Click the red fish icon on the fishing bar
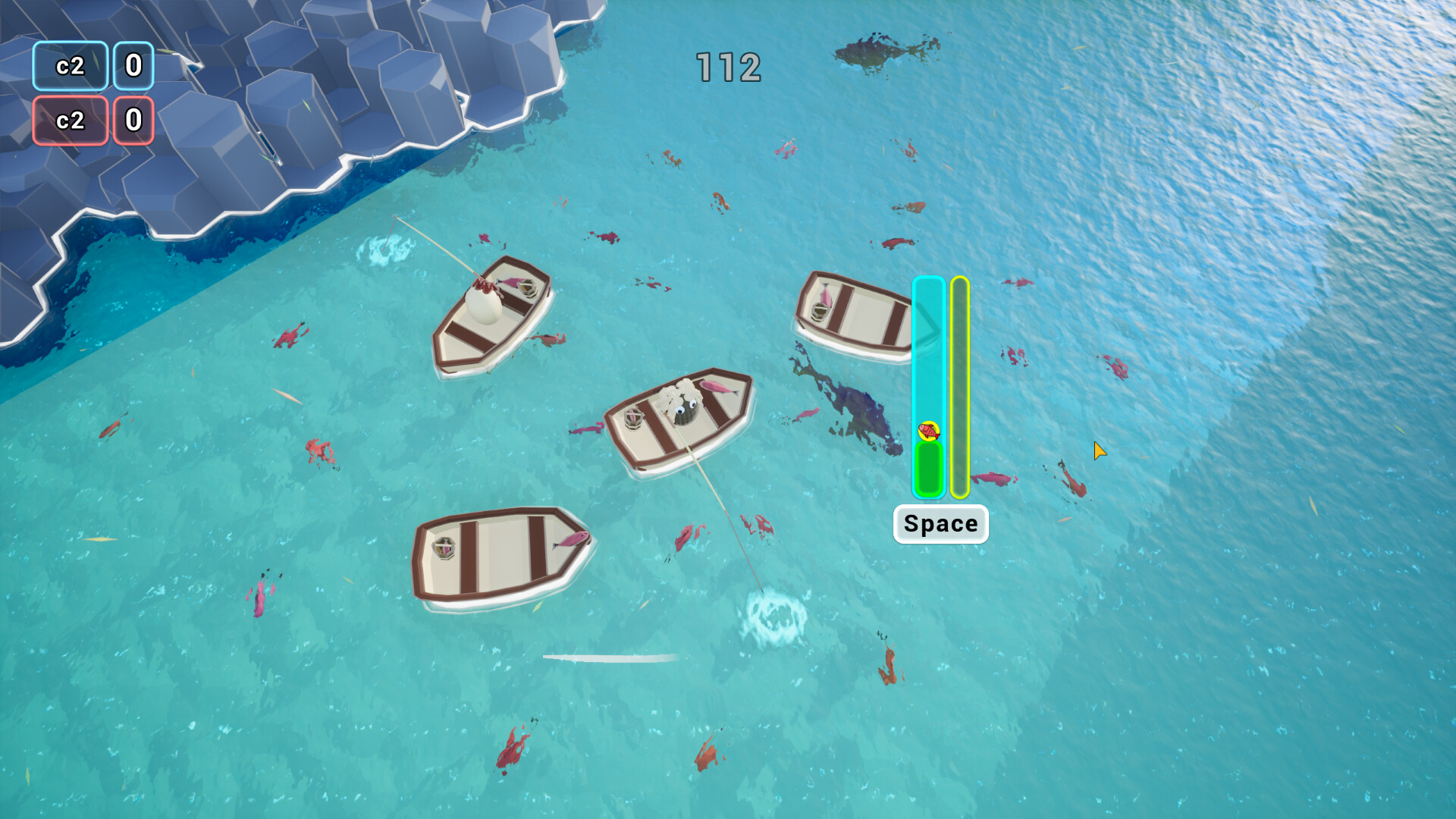 (929, 432)
